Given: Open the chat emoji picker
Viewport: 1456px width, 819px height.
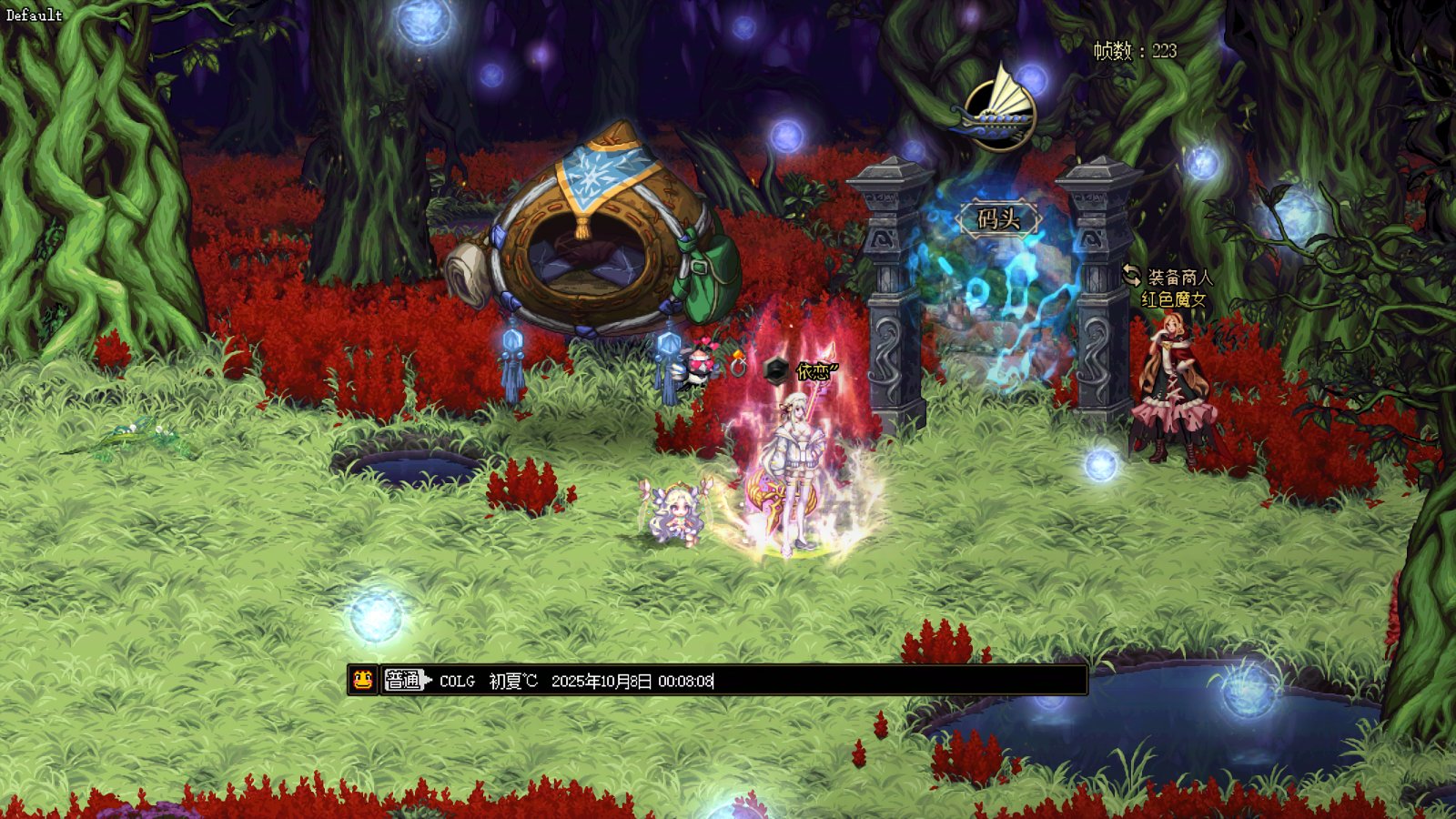Looking at the screenshot, I should point(363,680).
